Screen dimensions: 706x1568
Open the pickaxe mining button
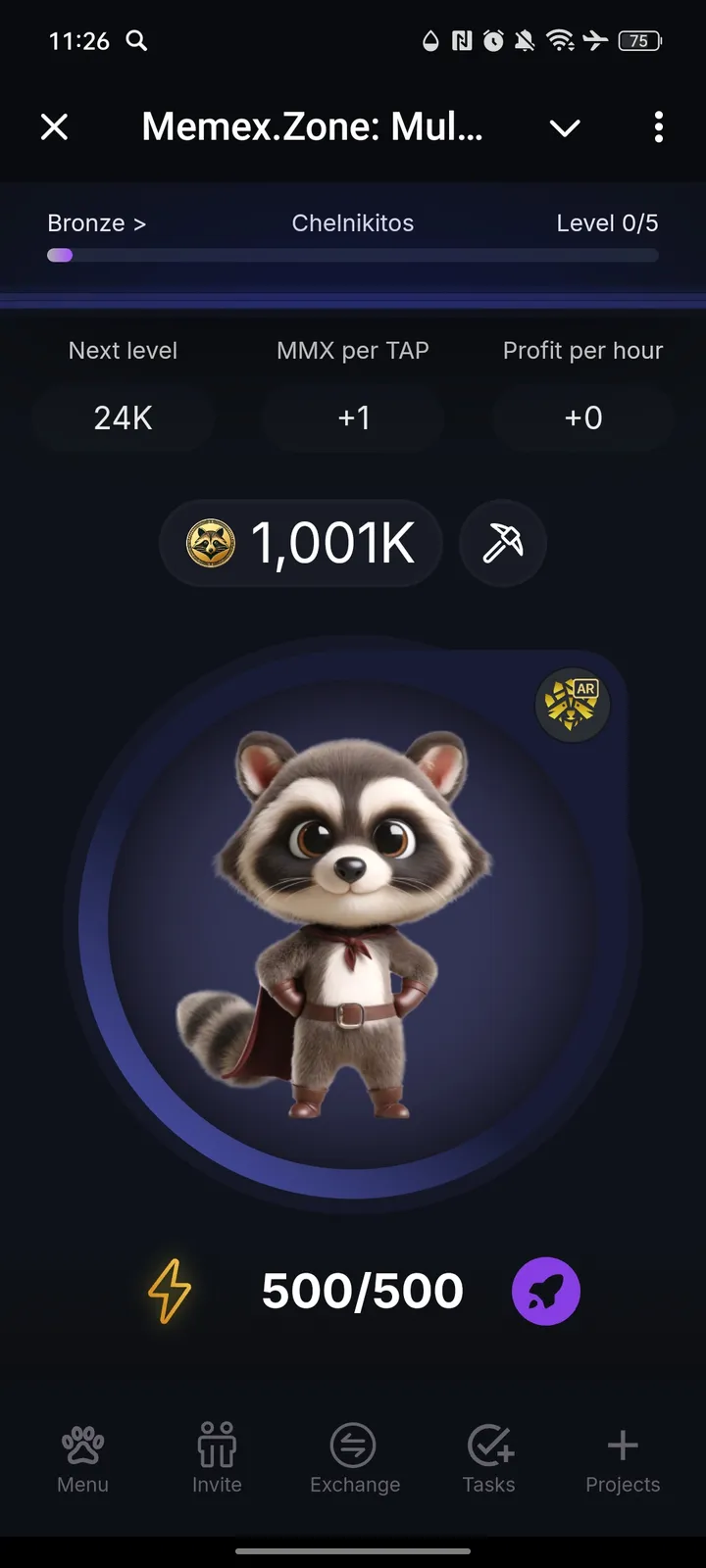tap(503, 543)
